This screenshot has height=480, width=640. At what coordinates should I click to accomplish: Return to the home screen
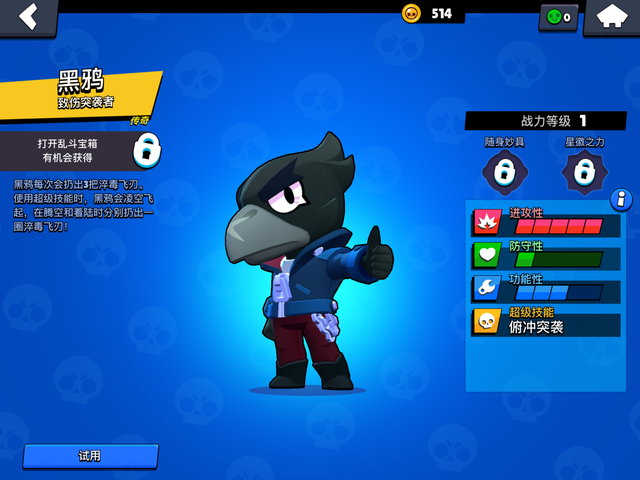[610, 16]
